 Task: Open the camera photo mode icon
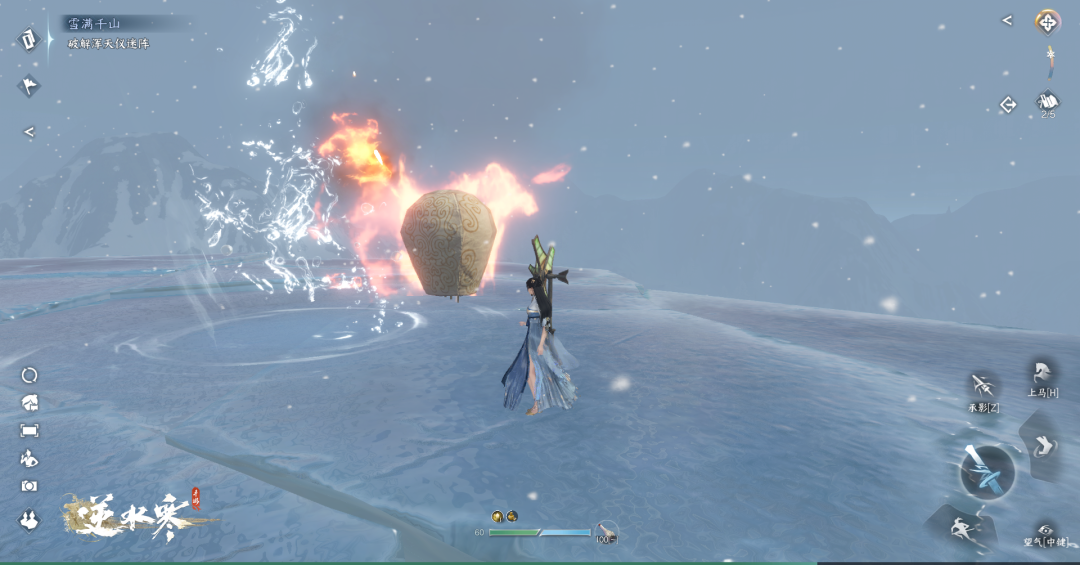pyautogui.click(x=29, y=486)
